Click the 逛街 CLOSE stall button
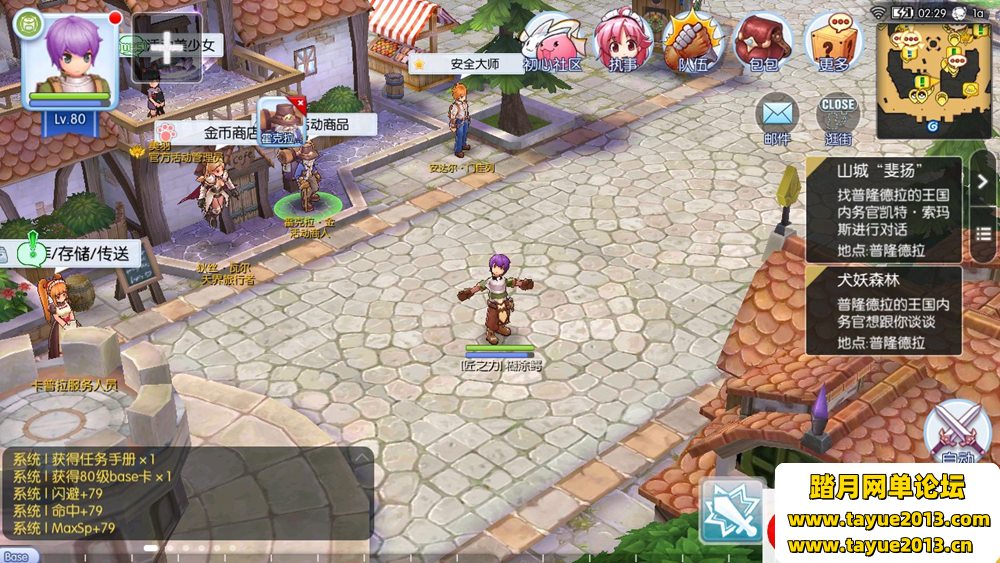1000x563 pixels. 838,118
